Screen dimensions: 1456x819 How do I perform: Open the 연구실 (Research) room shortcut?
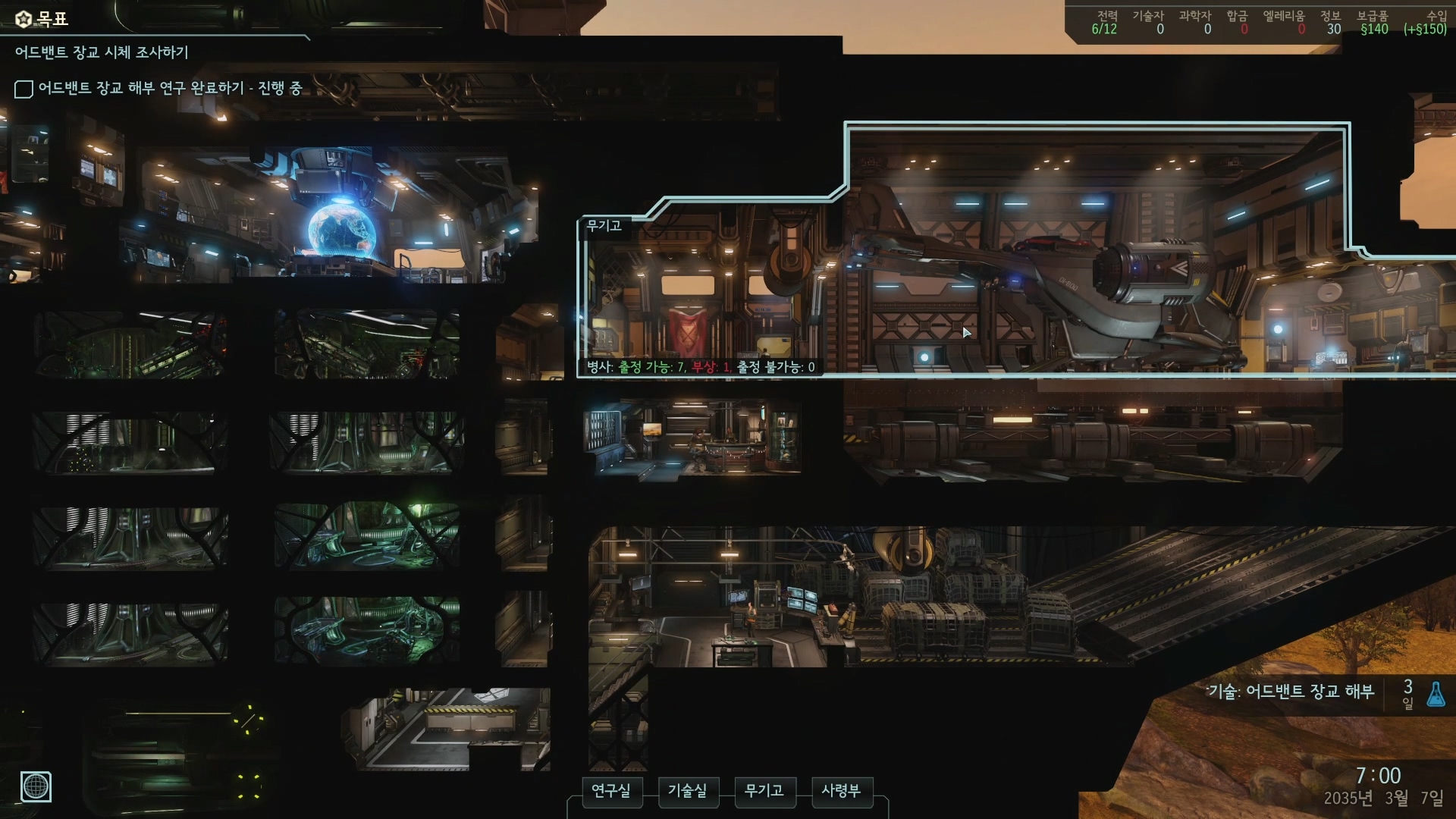611,791
